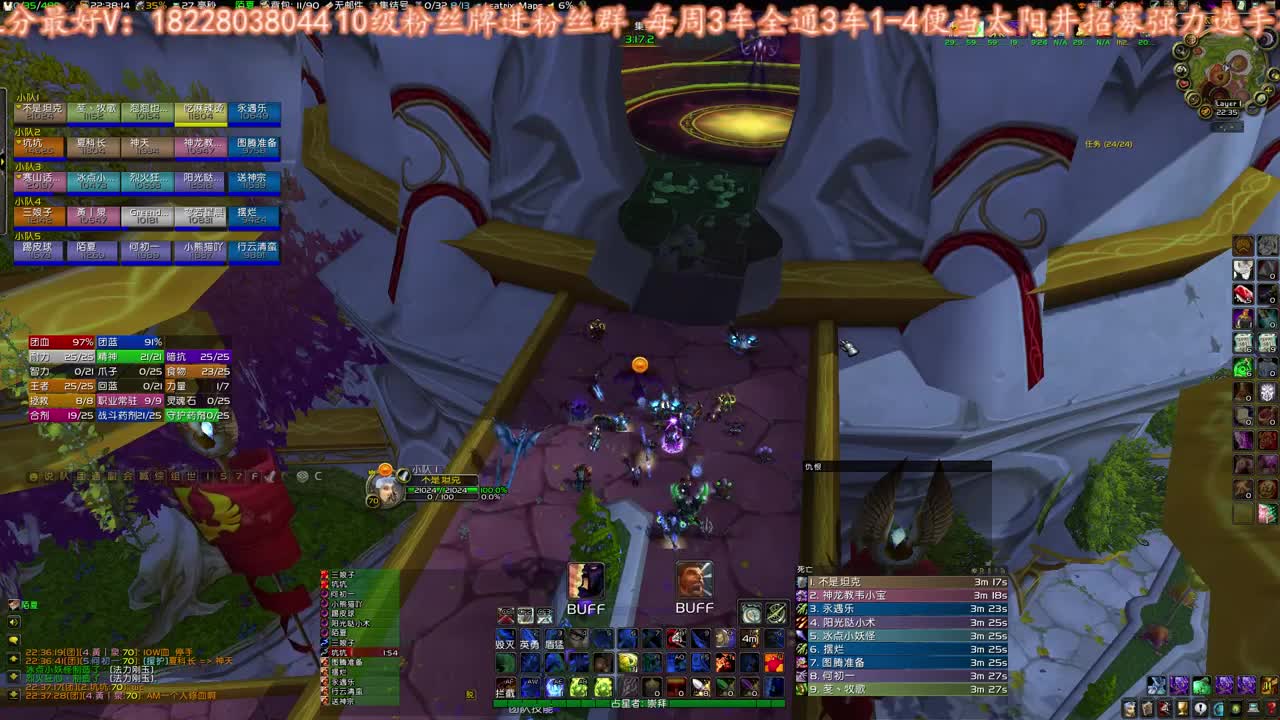Trigger the 拦截 ability icon
Screen dimensions: 1280x720
tap(507, 688)
